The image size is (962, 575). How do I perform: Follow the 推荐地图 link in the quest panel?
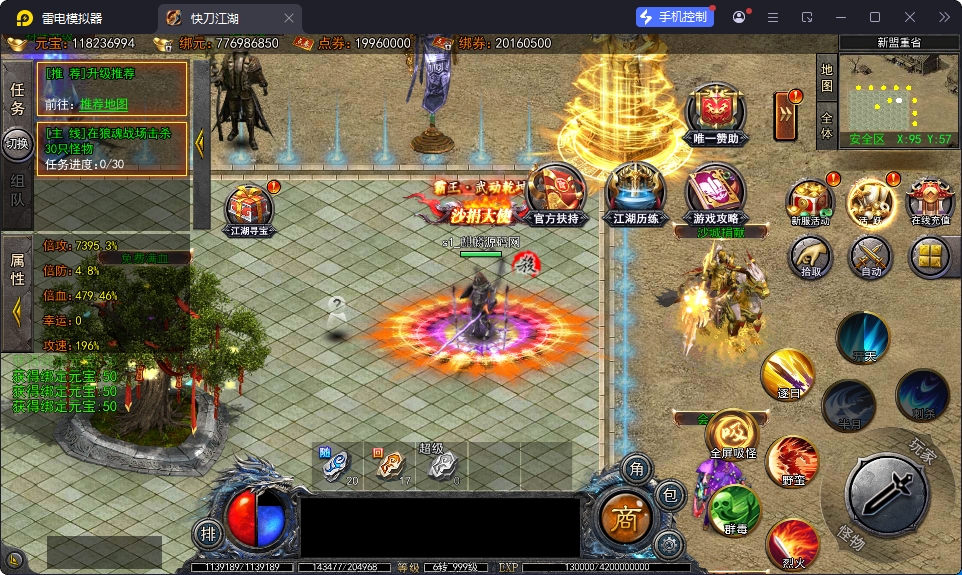point(104,104)
